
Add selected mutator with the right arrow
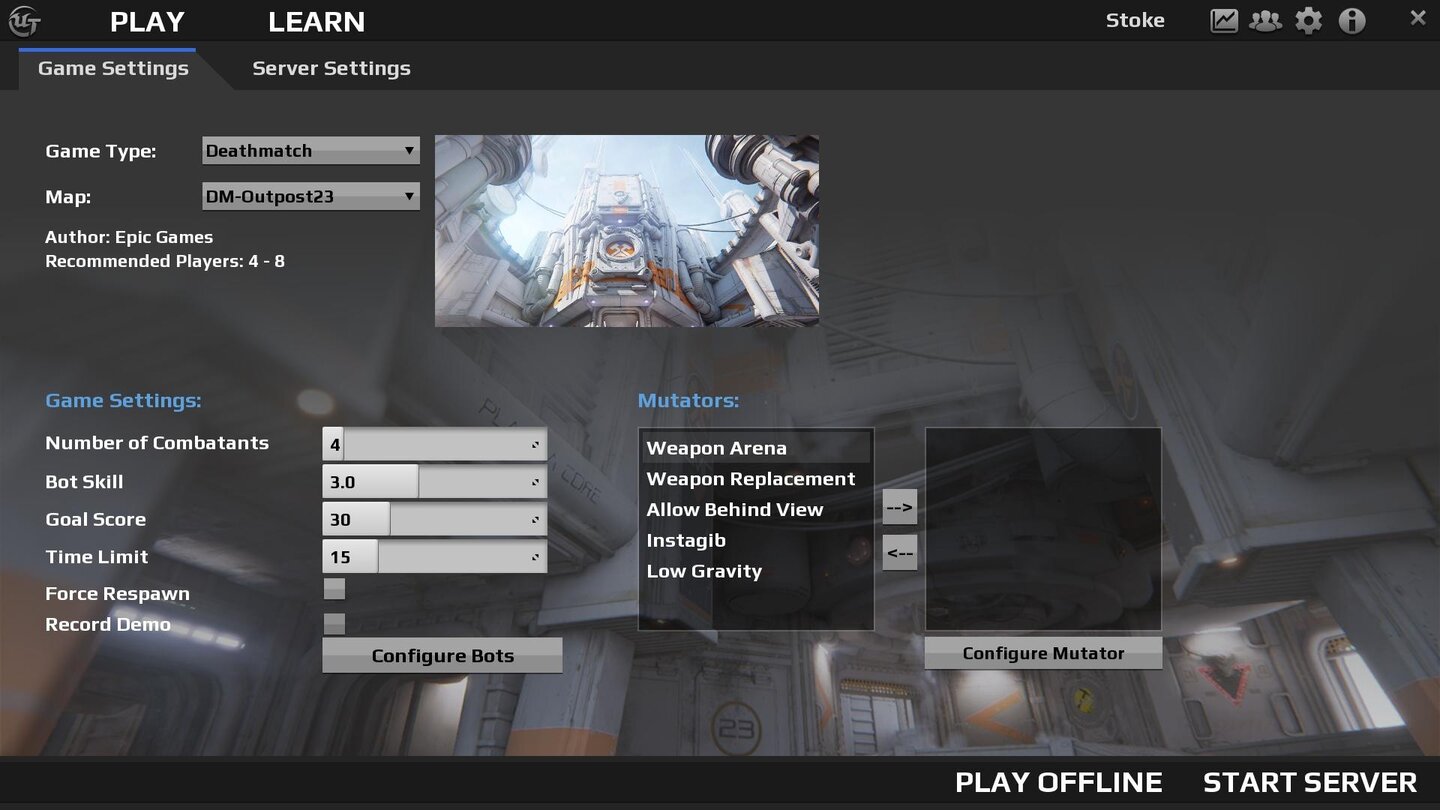click(x=898, y=507)
